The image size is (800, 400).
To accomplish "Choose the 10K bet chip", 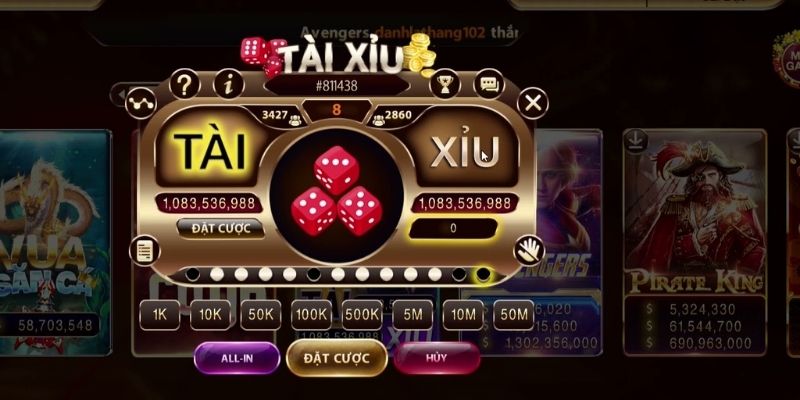I will [x=210, y=314].
